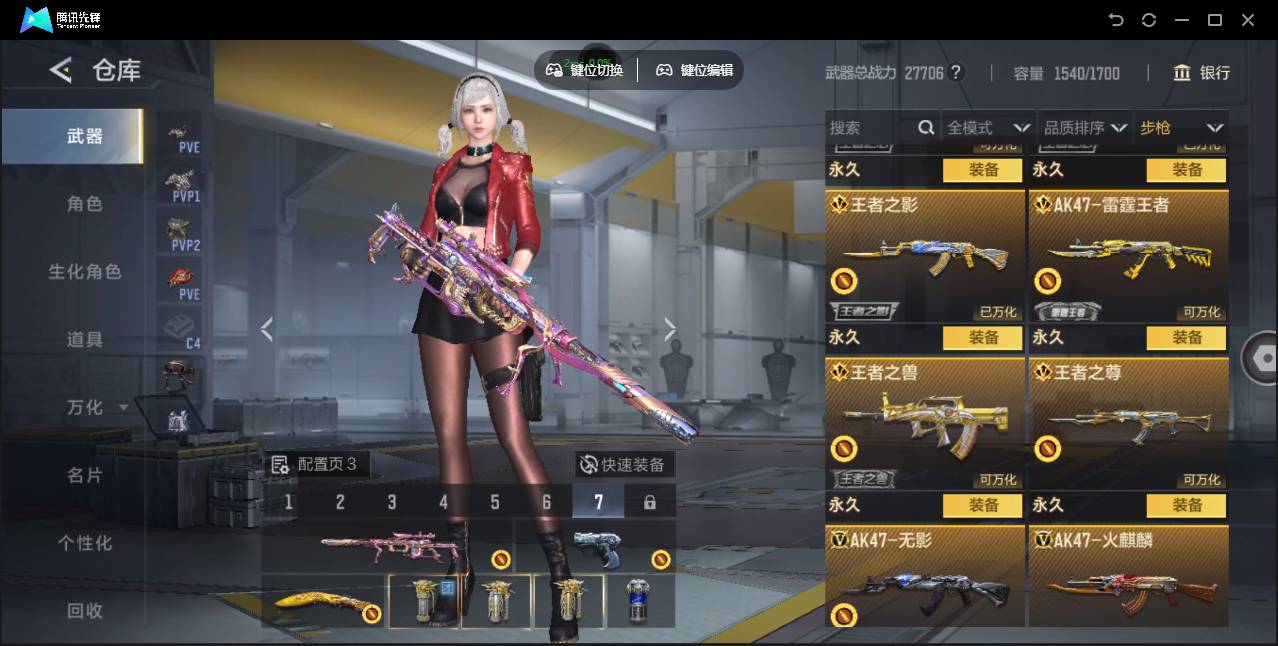Screen dimensions: 1278x646
Task: Switch to loadout slot 5
Action: pos(495,502)
